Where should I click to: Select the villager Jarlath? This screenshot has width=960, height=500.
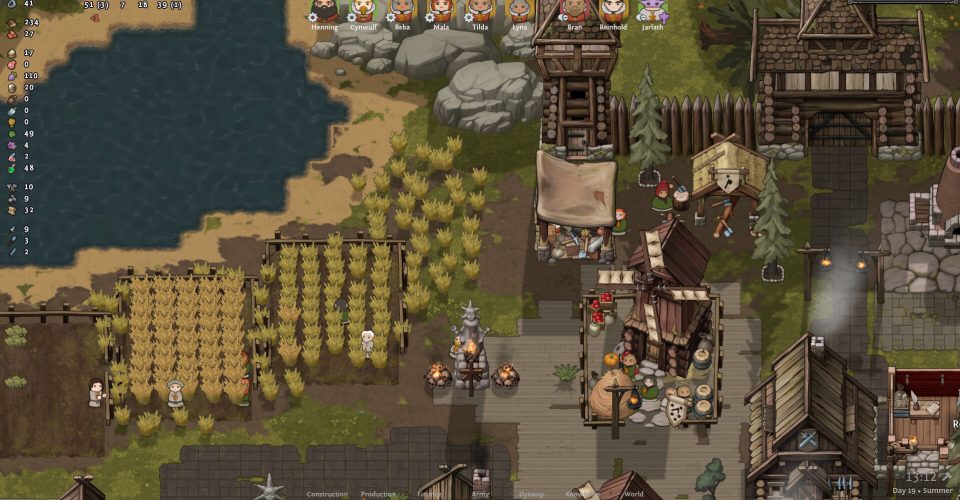[x=652, y=11]
